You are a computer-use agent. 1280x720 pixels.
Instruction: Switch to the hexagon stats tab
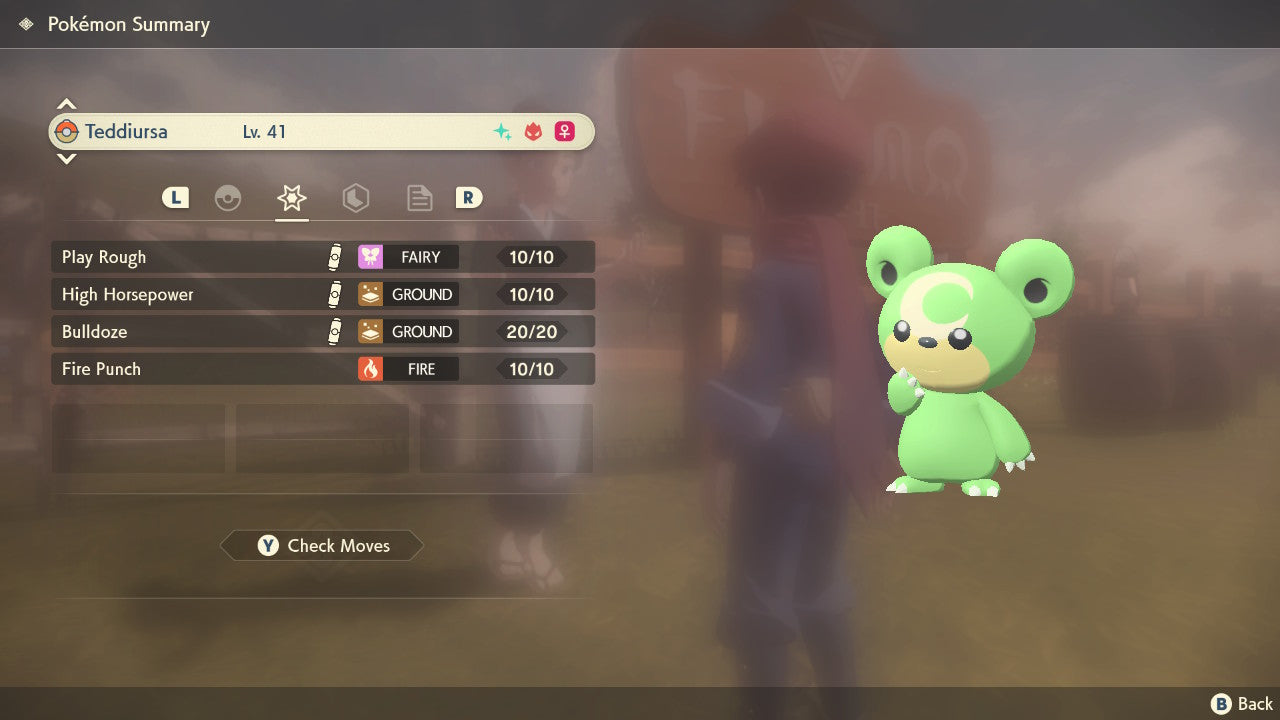click(x=355, y=198)
